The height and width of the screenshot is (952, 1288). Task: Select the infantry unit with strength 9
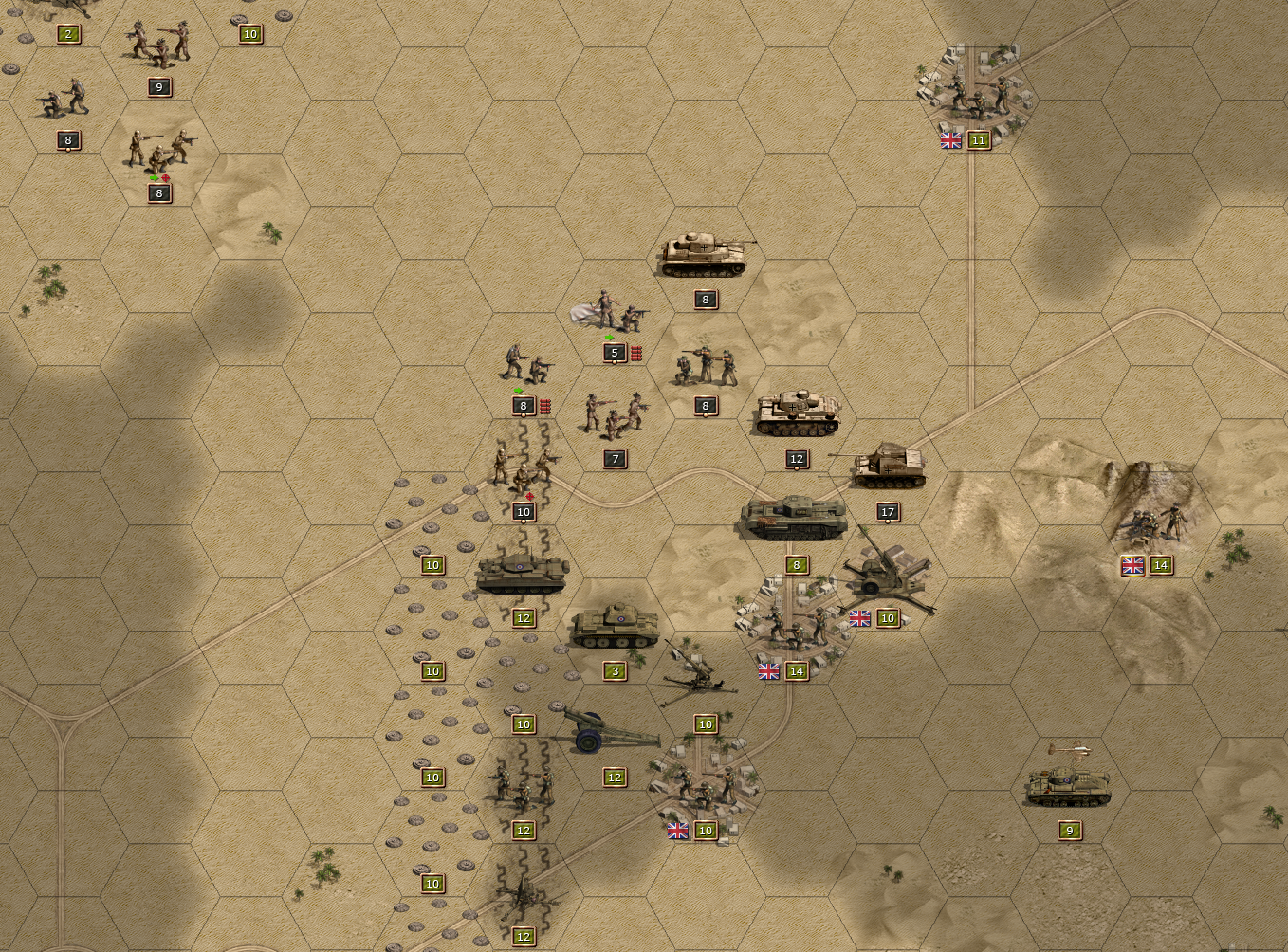(158, 43)
